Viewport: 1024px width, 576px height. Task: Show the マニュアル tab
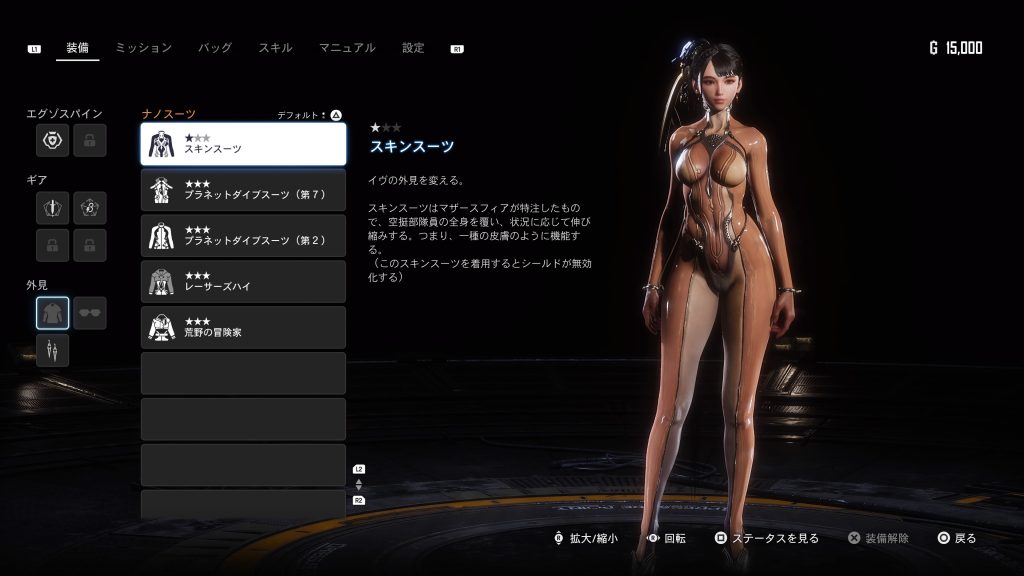point(347,48)
